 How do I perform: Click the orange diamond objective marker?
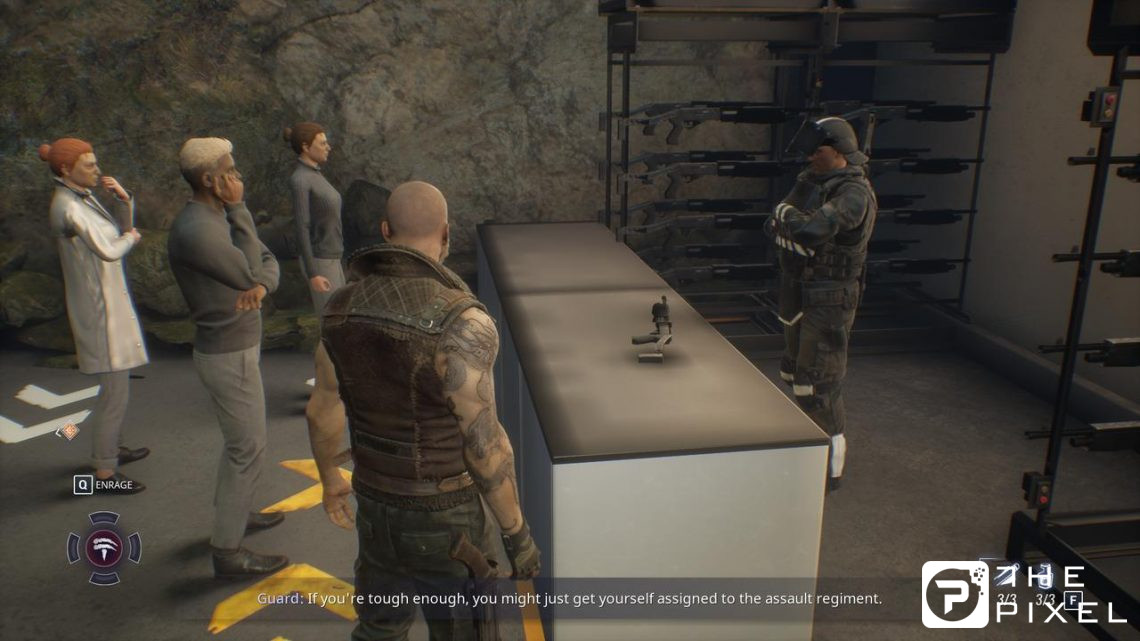click(x=69, y=431)
